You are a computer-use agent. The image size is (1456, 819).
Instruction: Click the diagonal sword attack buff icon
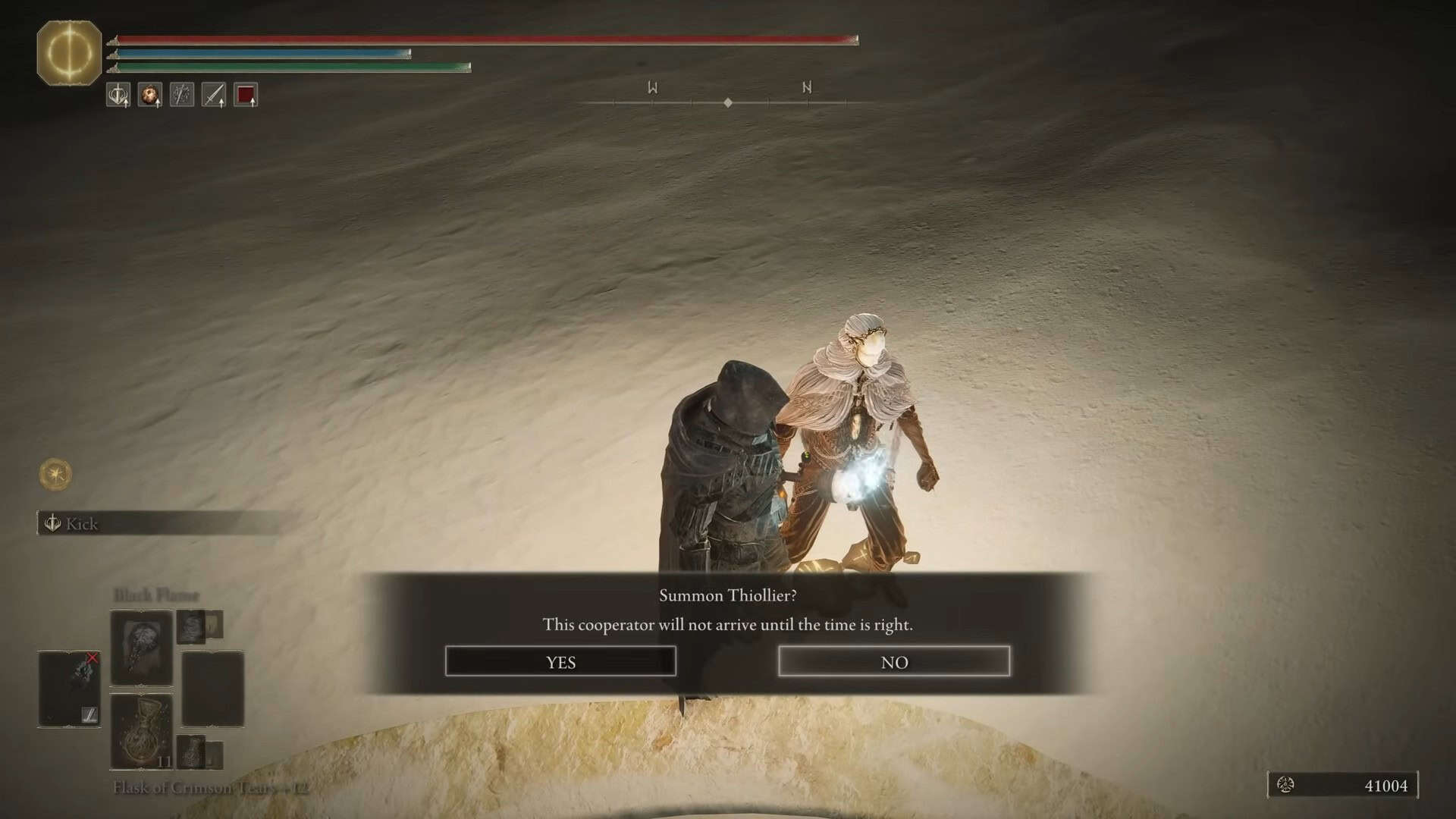click(x=214, y=95)
